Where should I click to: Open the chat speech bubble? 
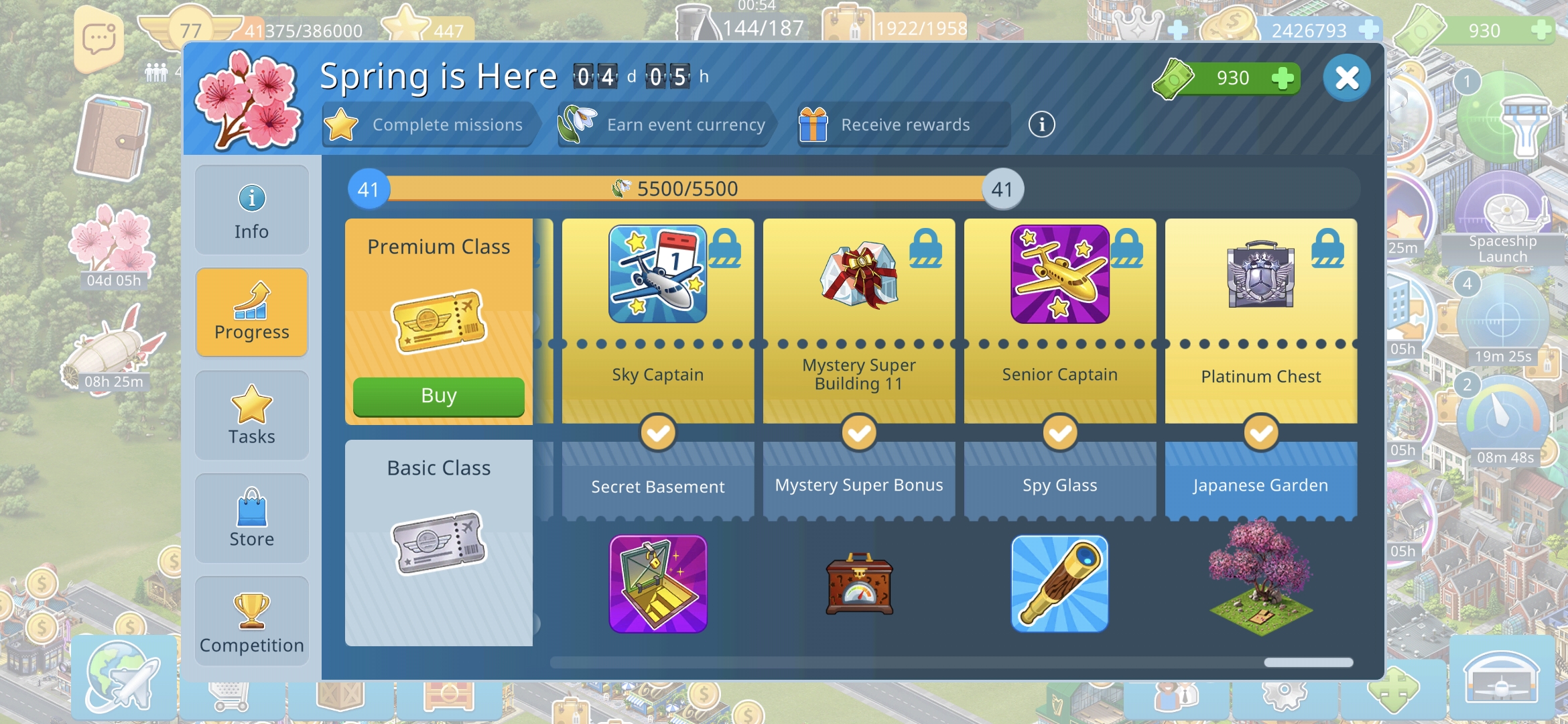[99, 39]
